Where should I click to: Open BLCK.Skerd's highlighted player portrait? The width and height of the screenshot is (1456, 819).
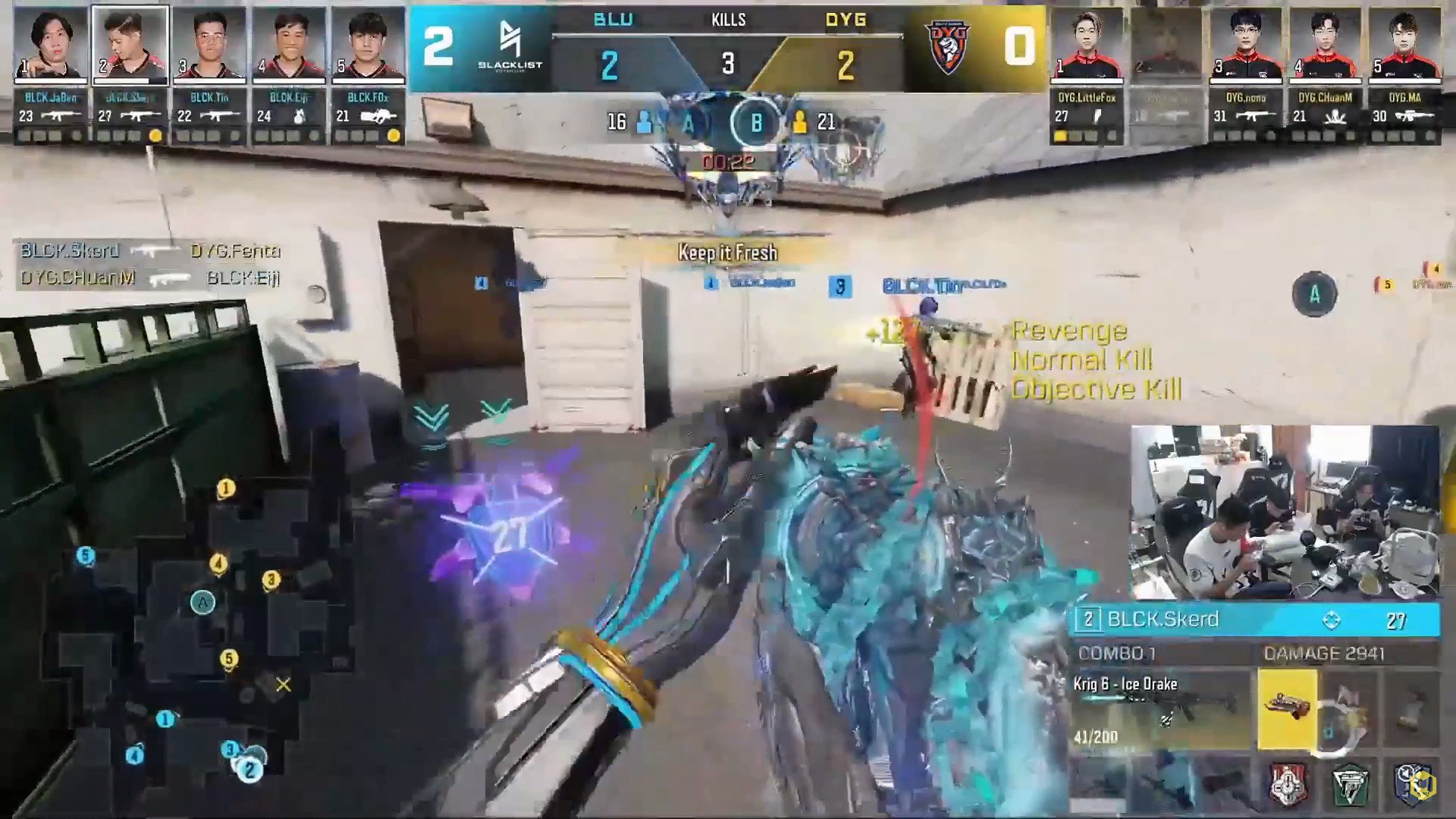coord(129,44)
